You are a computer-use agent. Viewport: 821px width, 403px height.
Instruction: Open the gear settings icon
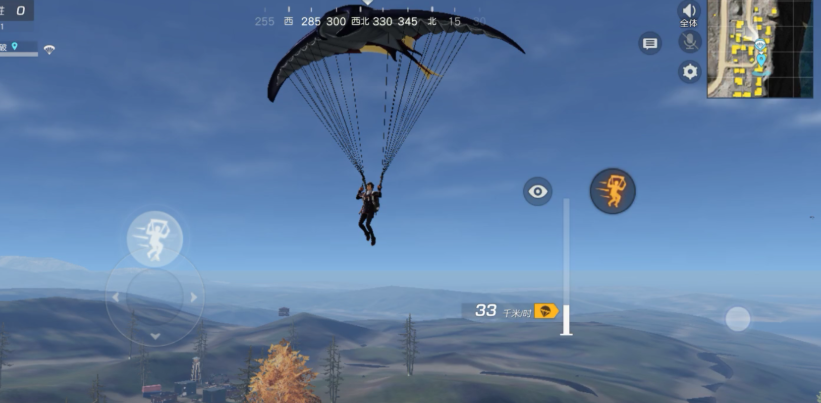point(689,71)
